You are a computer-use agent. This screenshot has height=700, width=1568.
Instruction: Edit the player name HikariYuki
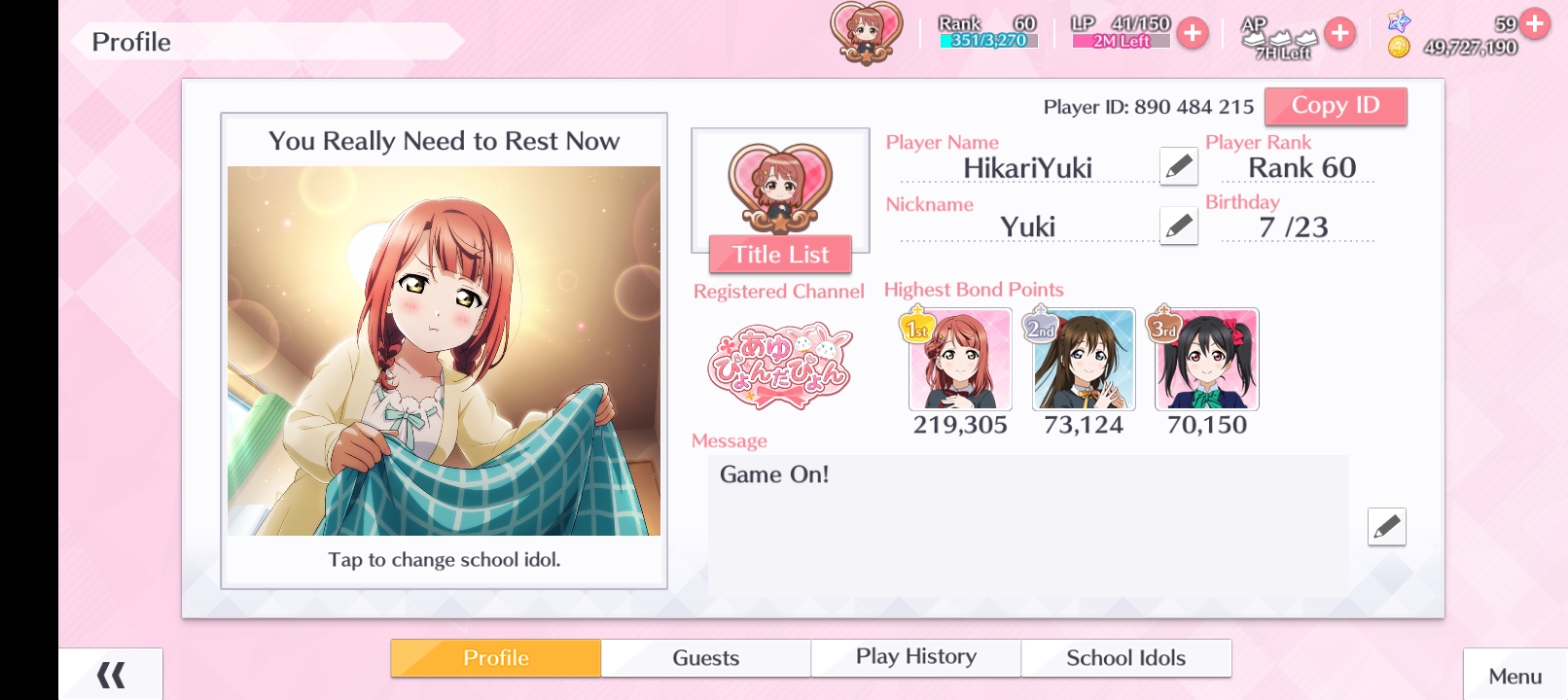click(1178, 166)
